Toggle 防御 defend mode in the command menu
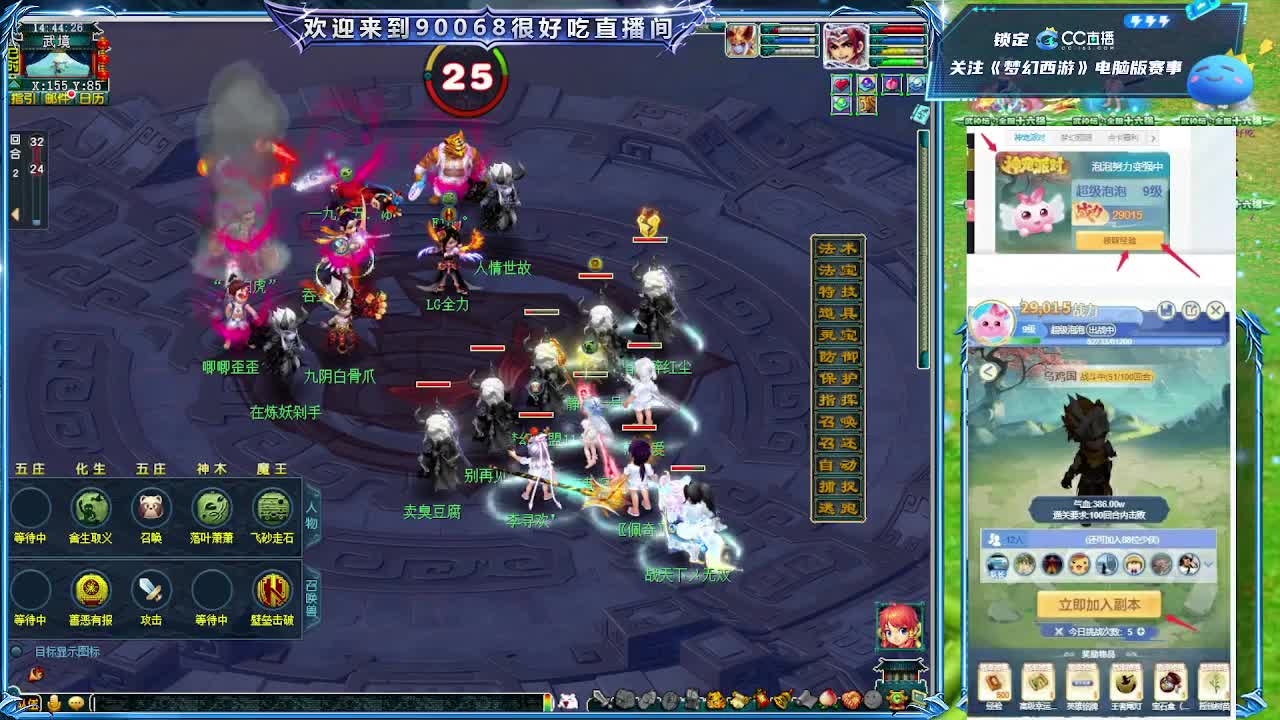 click(x=838, y=356)
